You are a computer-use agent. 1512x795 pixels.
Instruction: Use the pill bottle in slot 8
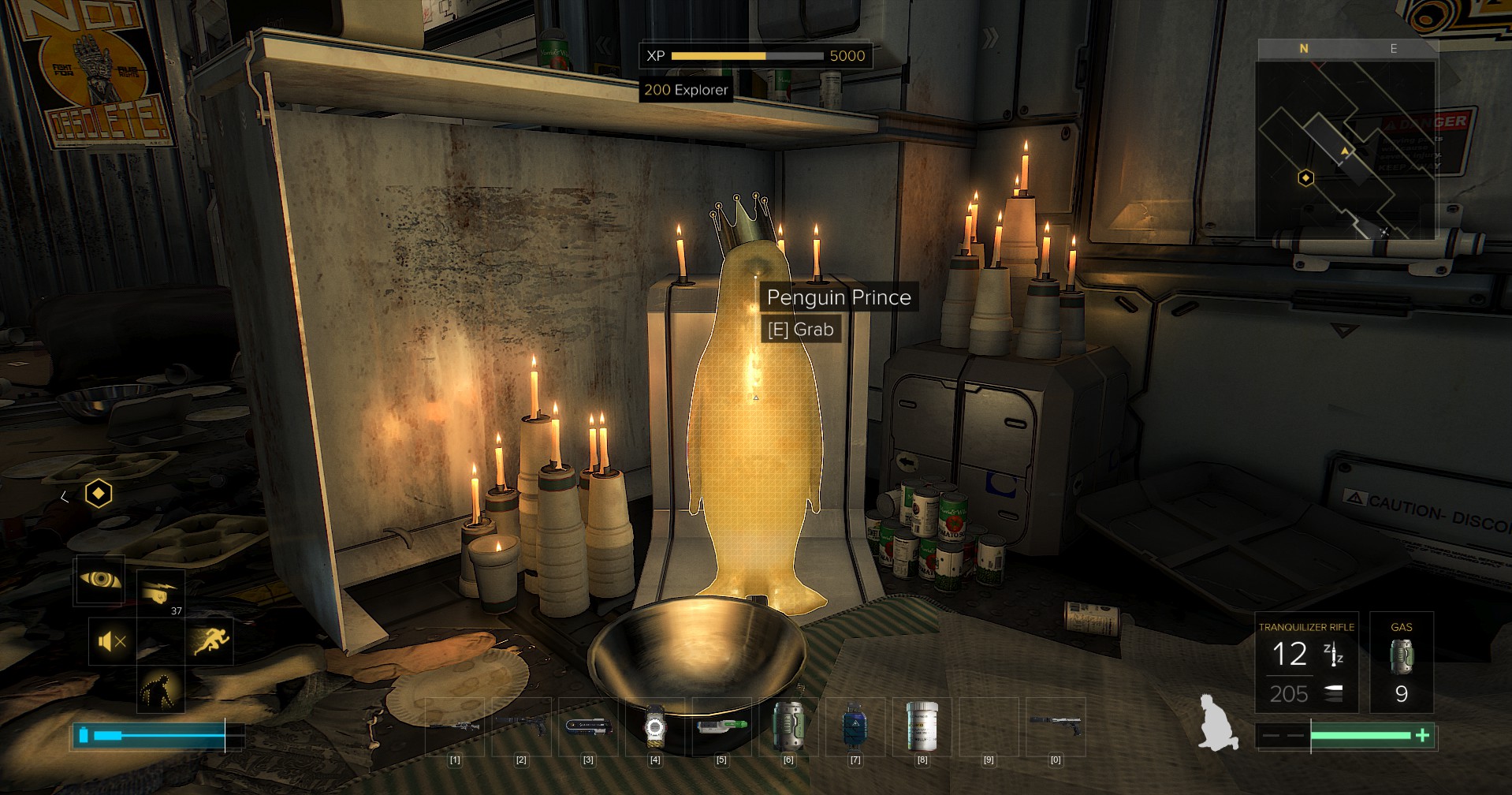pos(922,726)
